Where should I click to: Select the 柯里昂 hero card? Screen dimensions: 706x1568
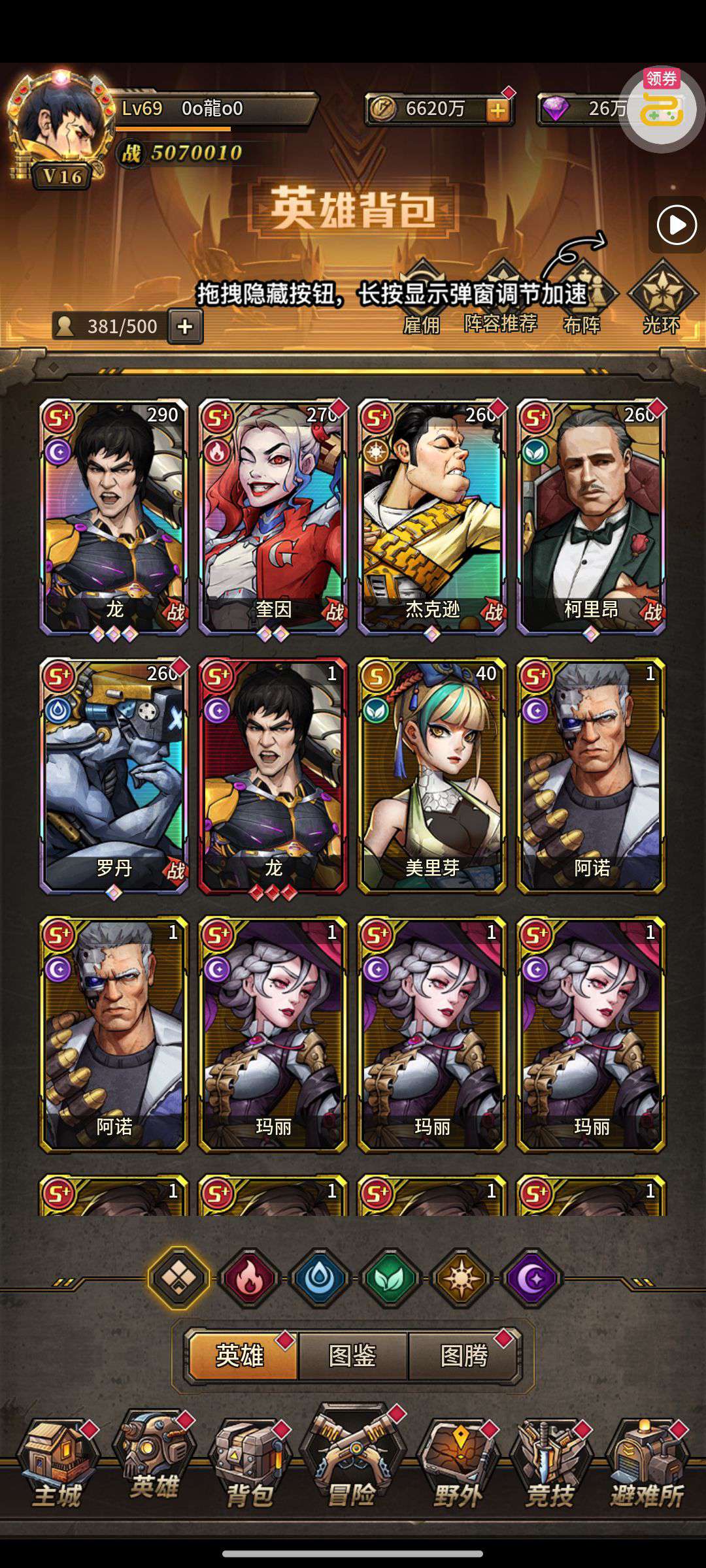591,516
